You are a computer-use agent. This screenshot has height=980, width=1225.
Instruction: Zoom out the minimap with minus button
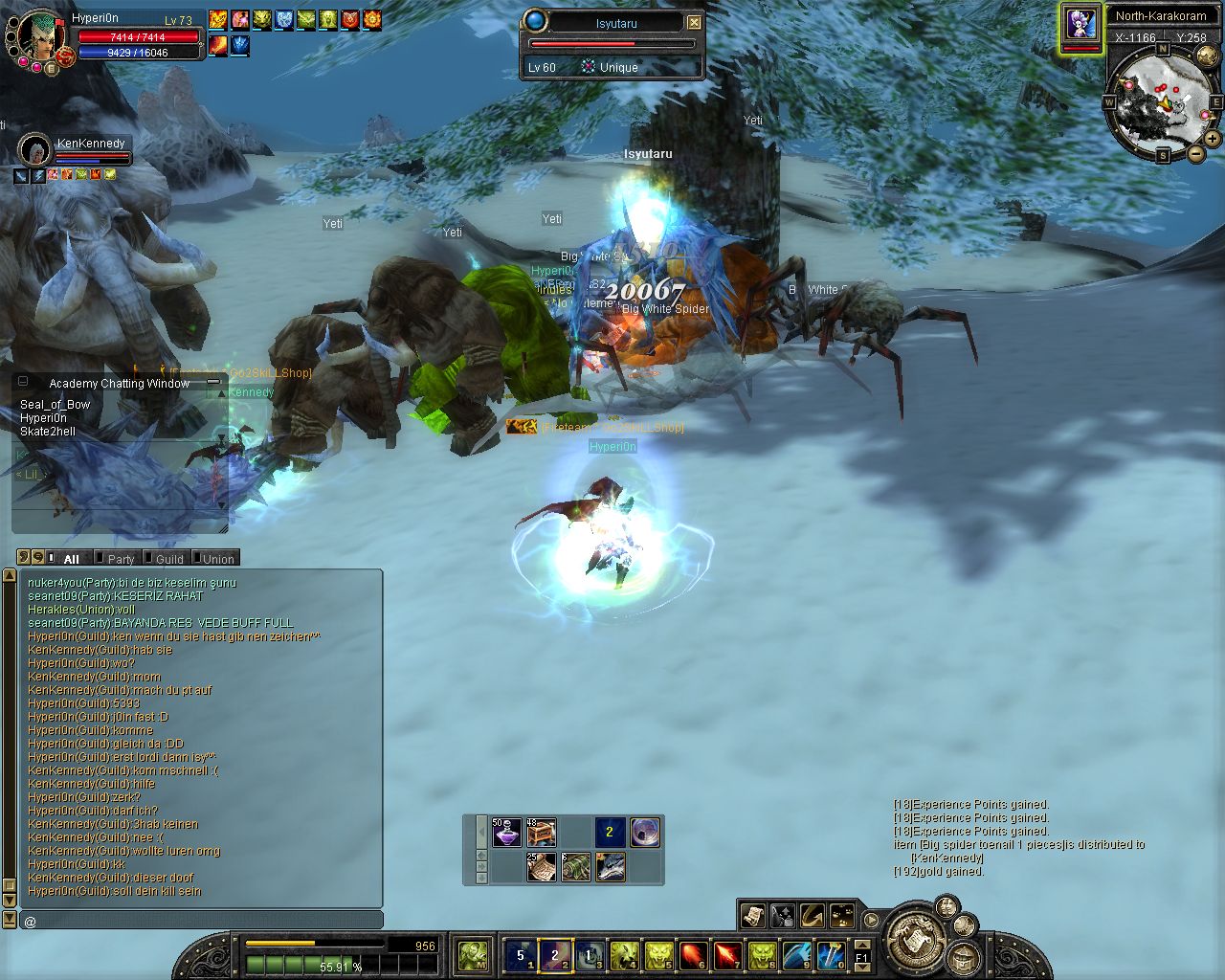pyautogui.click(x=1195, y=153)
